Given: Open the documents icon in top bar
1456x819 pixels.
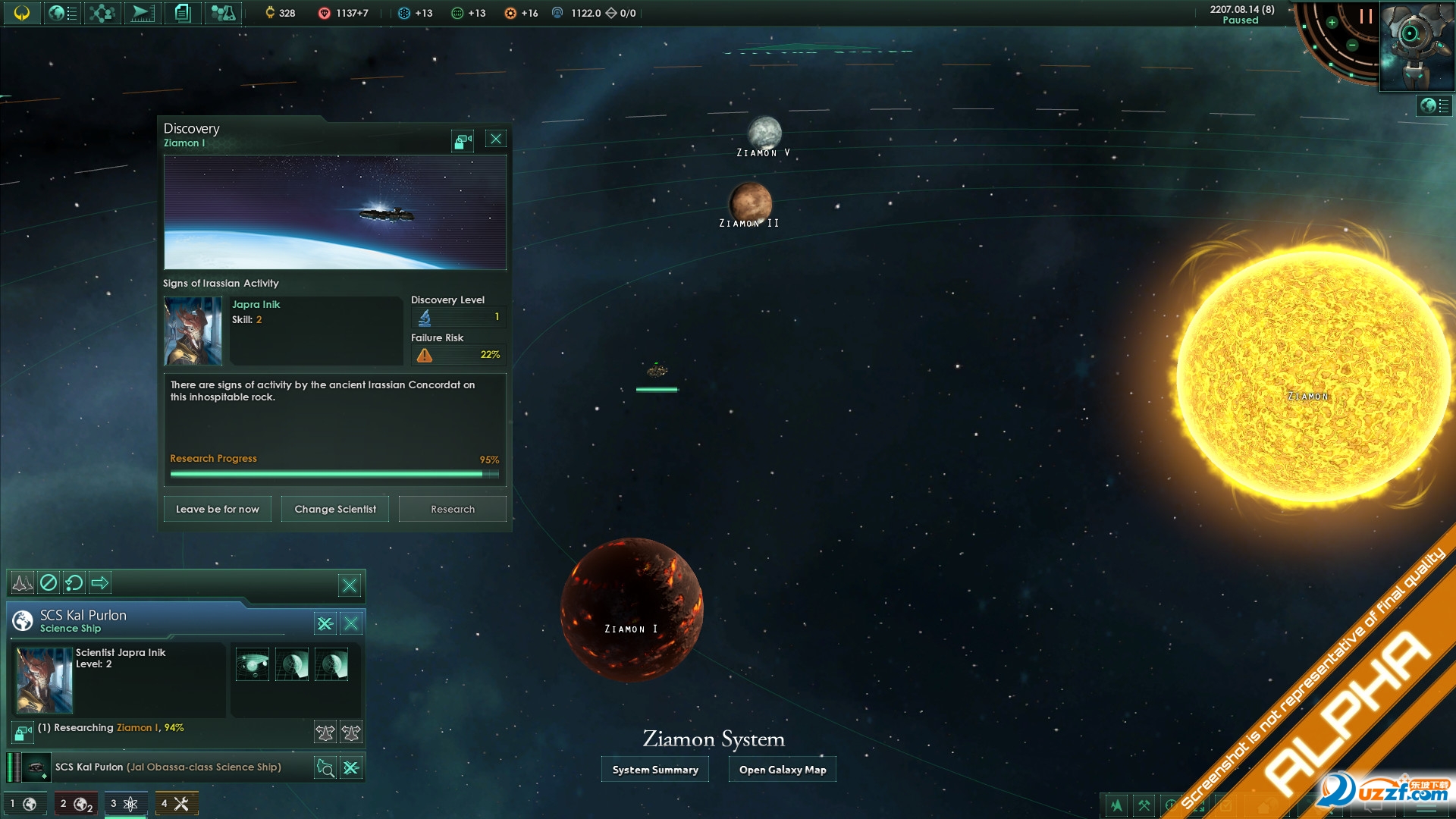Looking at the screenshot, I should (182, 13).
